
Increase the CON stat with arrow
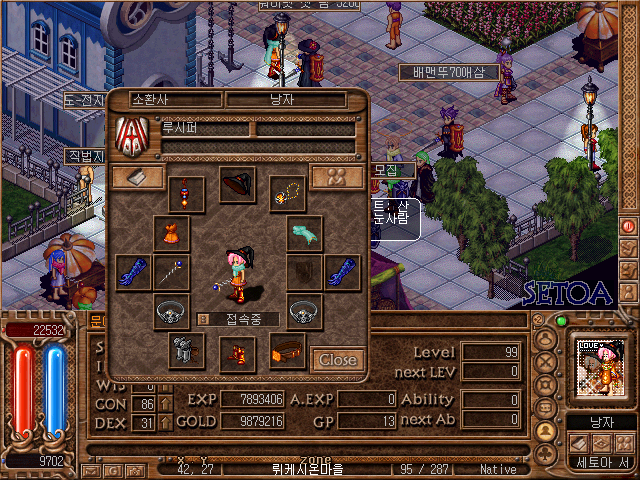164,404
